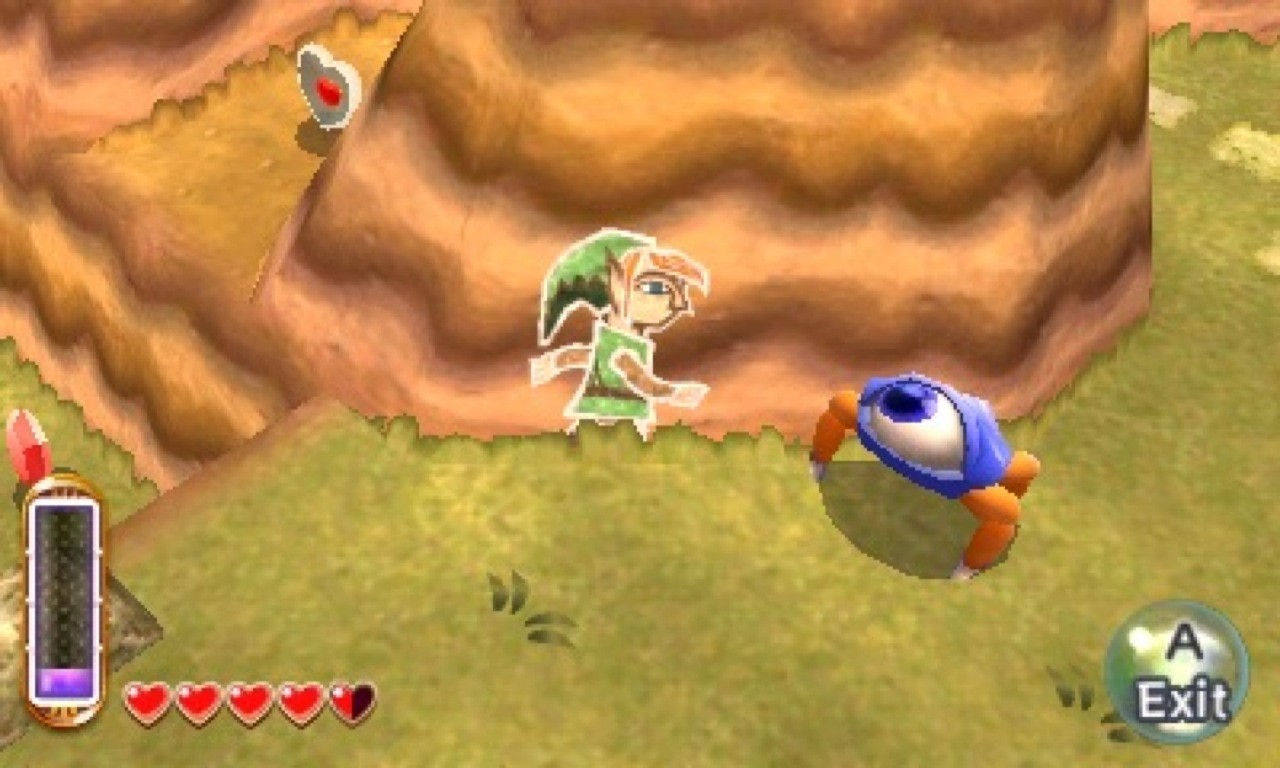Click the red feather atop the energy gauge
This screenshot has width=1280, height=768.
click(x=26, y=450)
